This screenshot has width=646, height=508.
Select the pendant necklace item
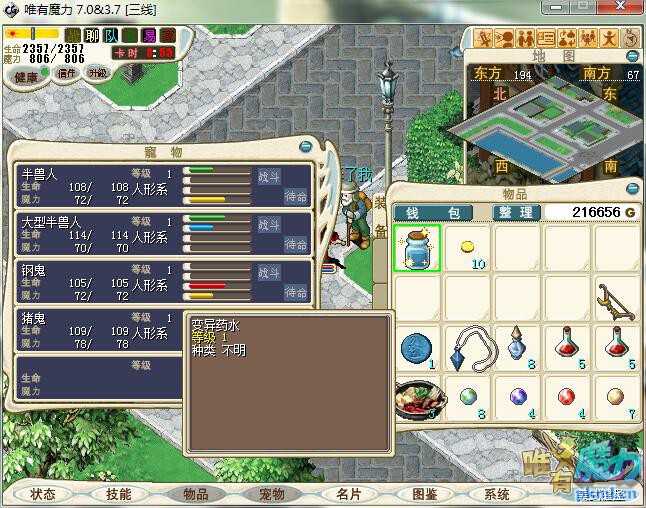pyautogui.click(x=467, y=347)
